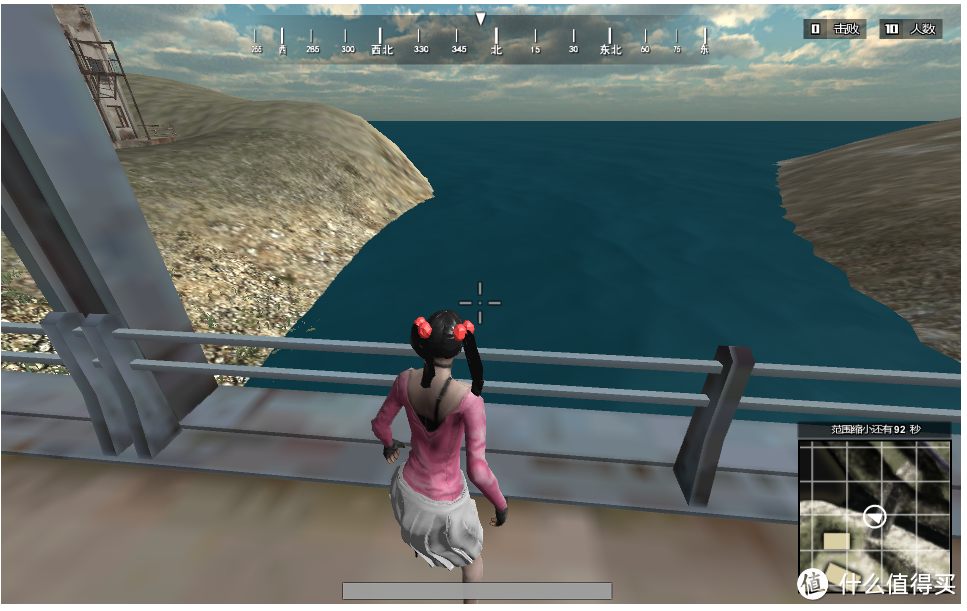
Task: Select the compass heading bar
Action: 481,42
